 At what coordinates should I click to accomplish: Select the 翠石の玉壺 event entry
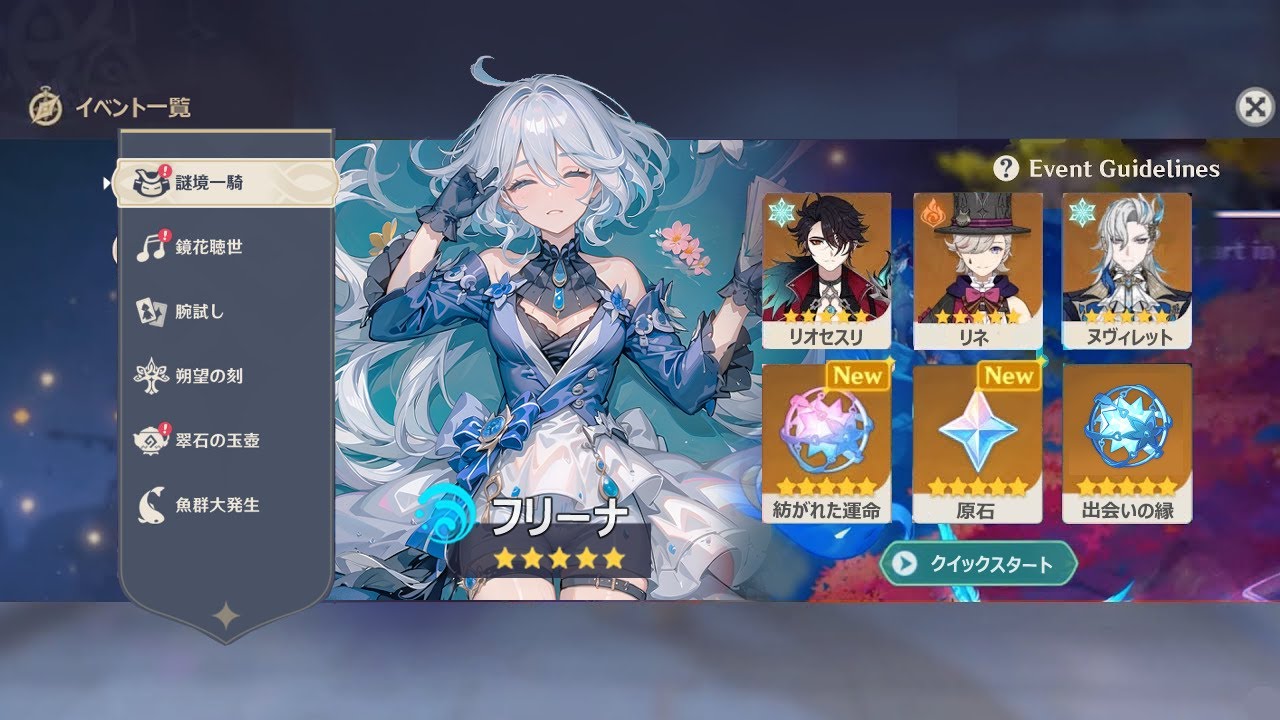pyautogui.click(x=225, y=440)
